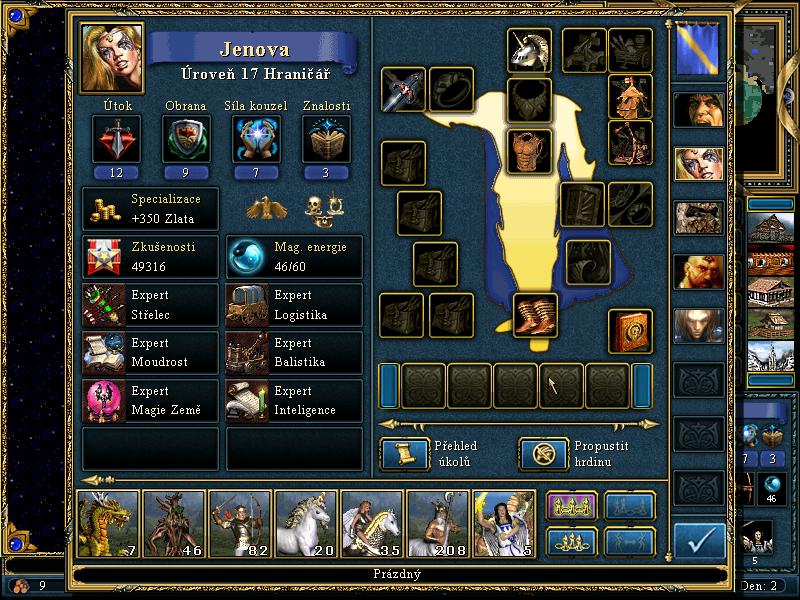Click the first aid tent slot

click(631, 96)
